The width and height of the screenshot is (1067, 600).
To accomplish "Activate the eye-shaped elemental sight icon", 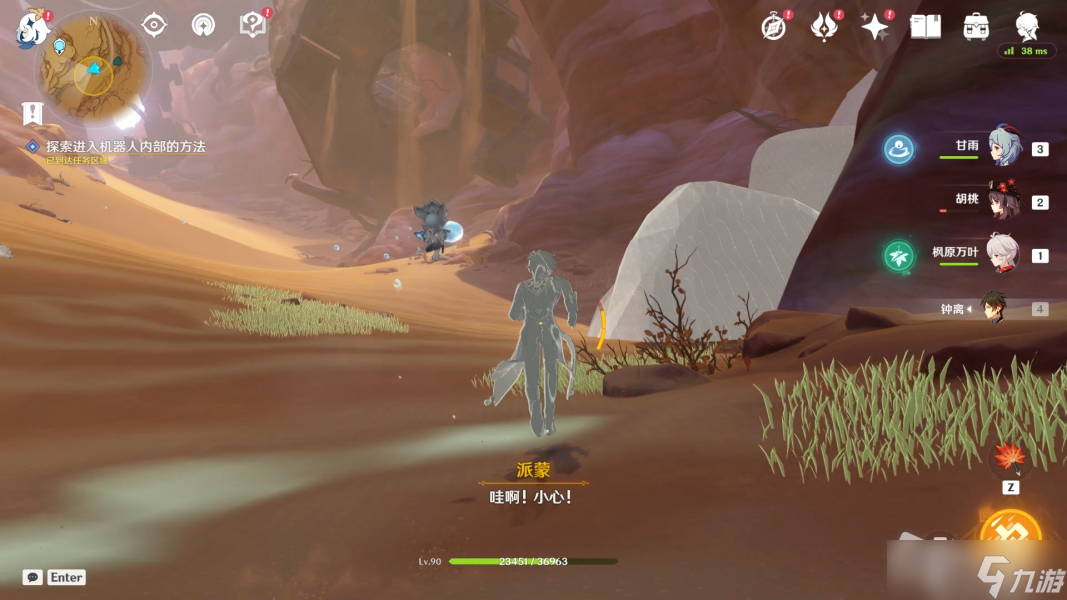I will point(154,25).
